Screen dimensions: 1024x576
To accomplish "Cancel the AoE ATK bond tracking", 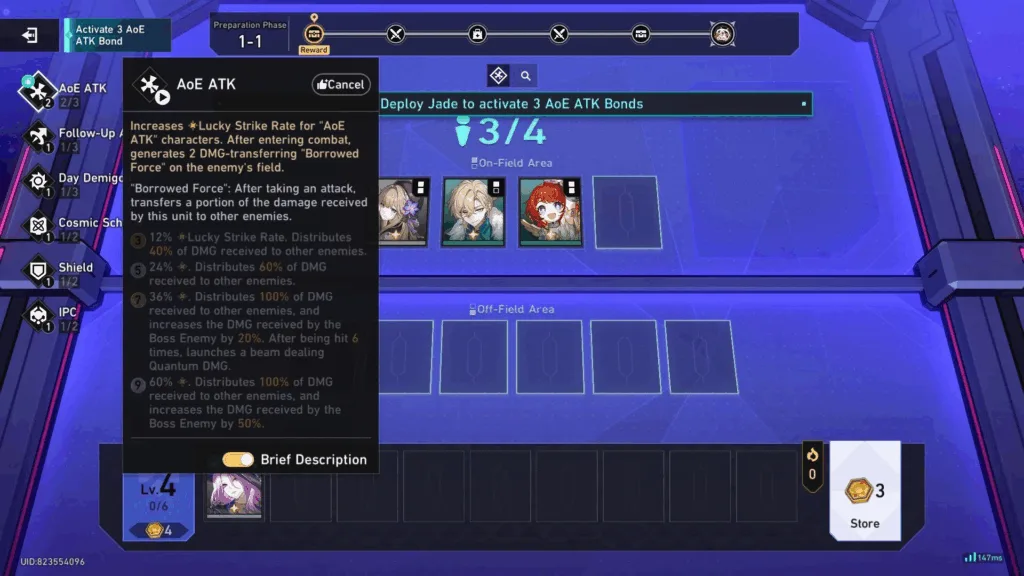I will 341,85.
